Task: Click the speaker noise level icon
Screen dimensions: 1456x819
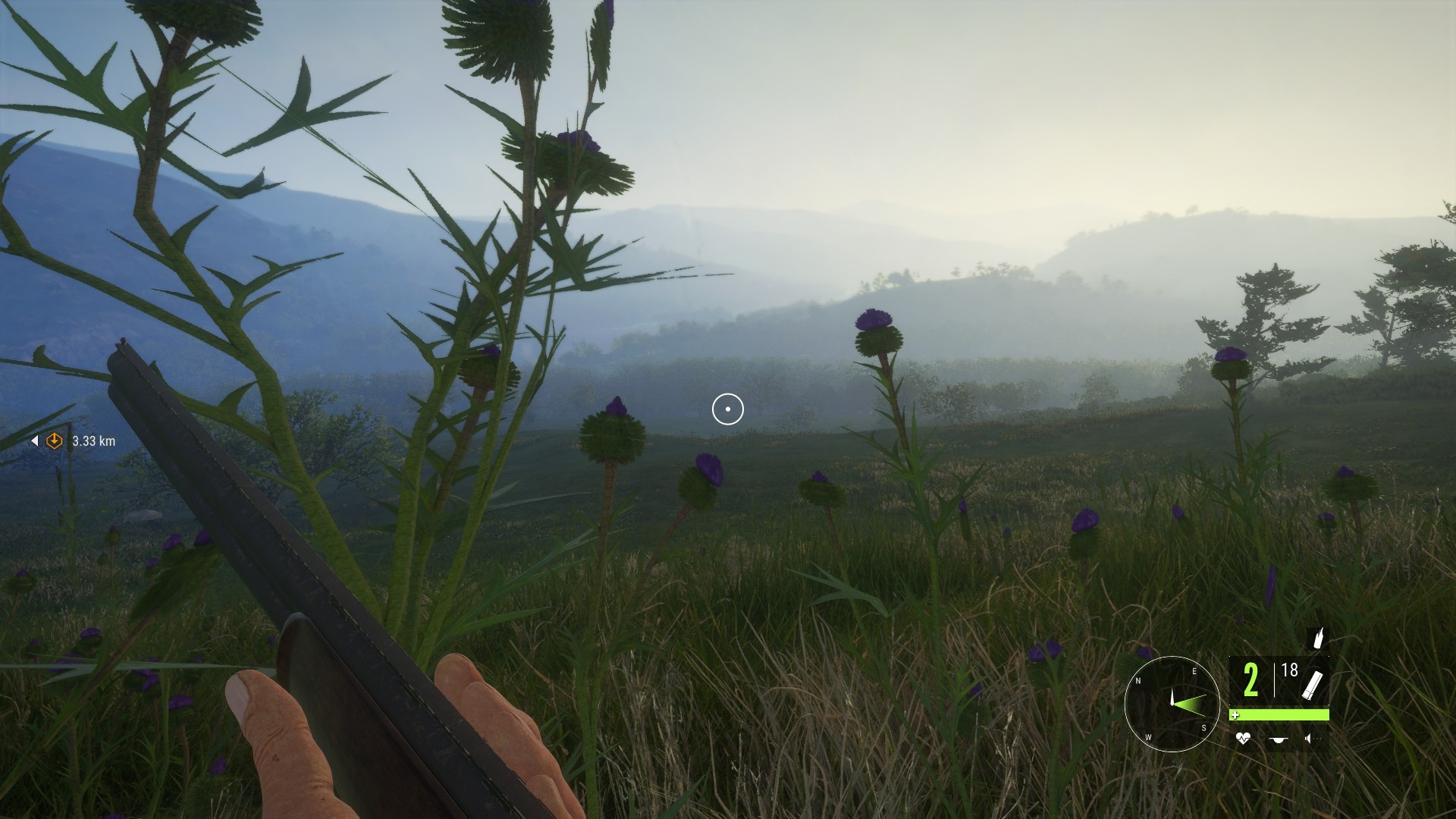Action: point(1309,738)
